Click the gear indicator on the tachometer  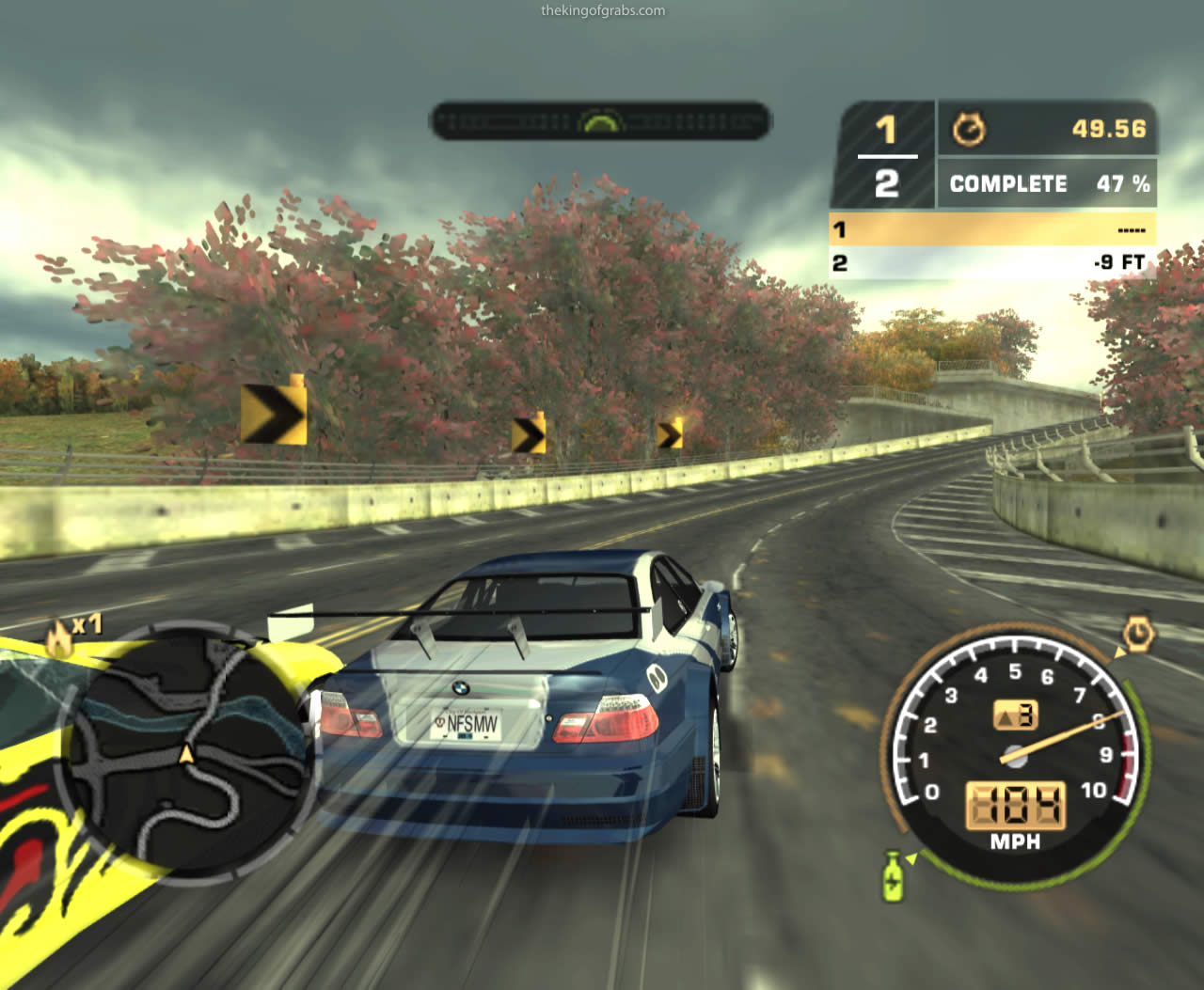pos(1016,716)
